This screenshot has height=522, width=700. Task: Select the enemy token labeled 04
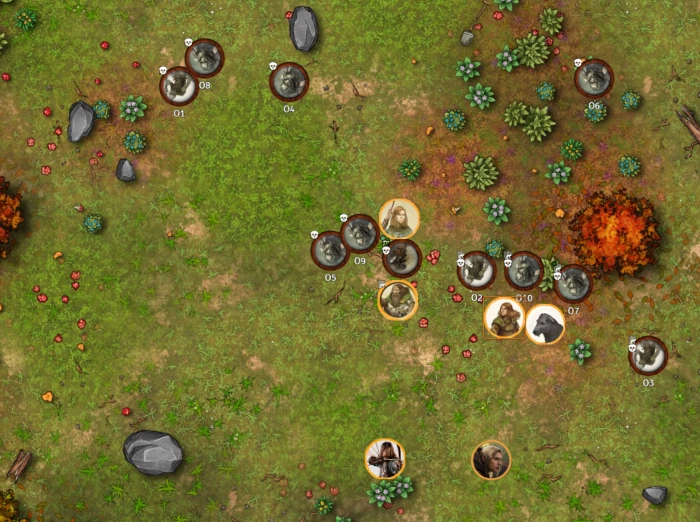289,81
